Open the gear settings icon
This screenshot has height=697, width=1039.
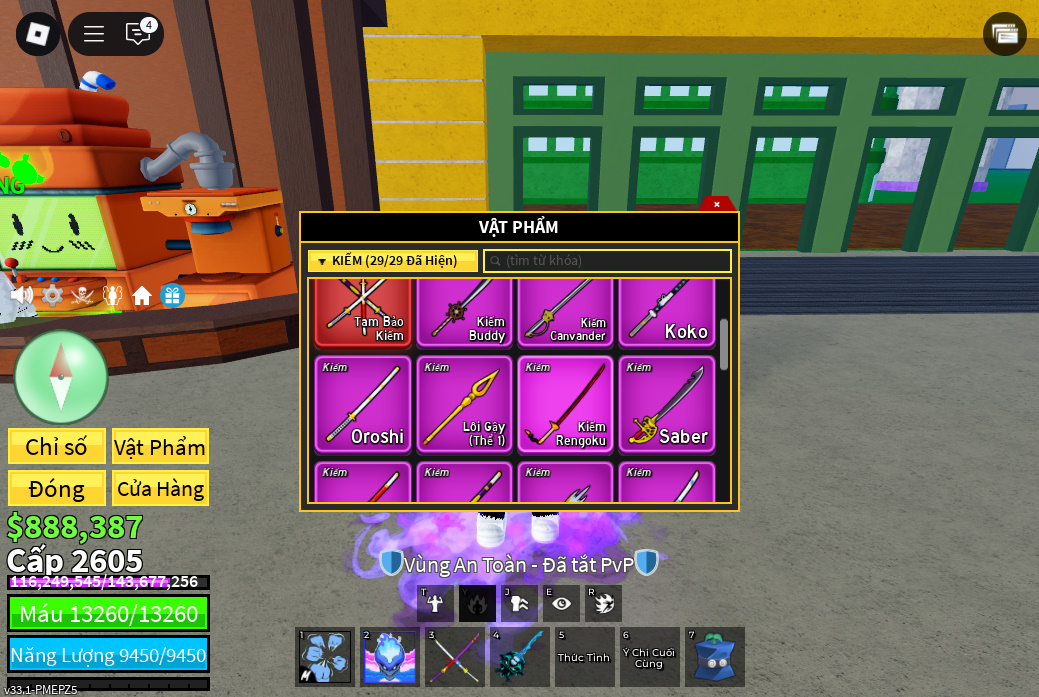pyautogui.click(x=52, y=295)
